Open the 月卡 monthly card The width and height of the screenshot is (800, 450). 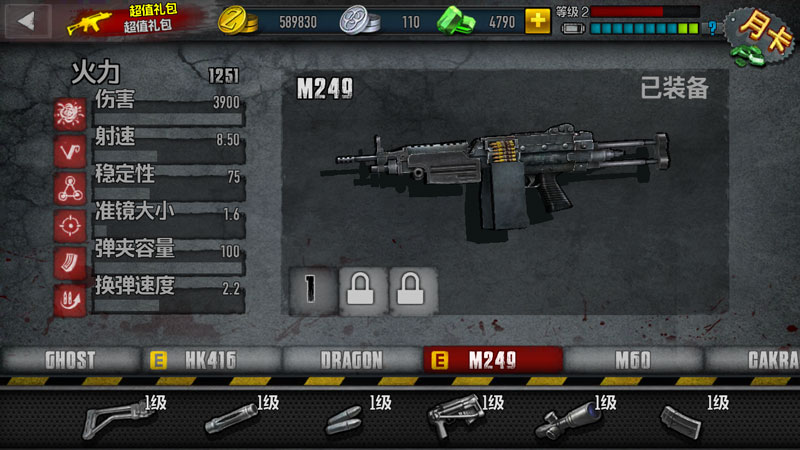point(758,33)
